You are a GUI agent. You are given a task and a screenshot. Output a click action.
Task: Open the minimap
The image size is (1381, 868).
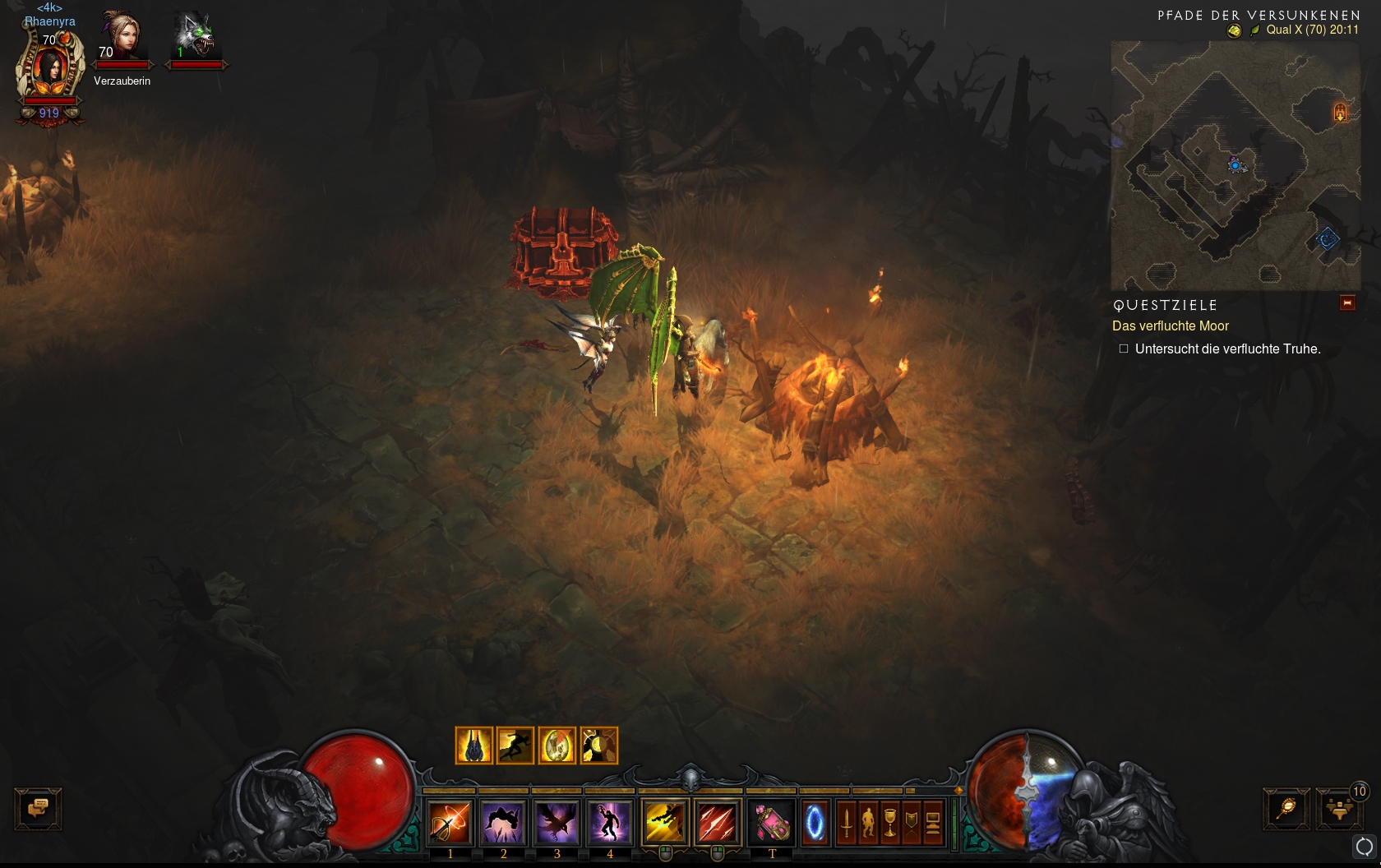[x=1235, y=165]
